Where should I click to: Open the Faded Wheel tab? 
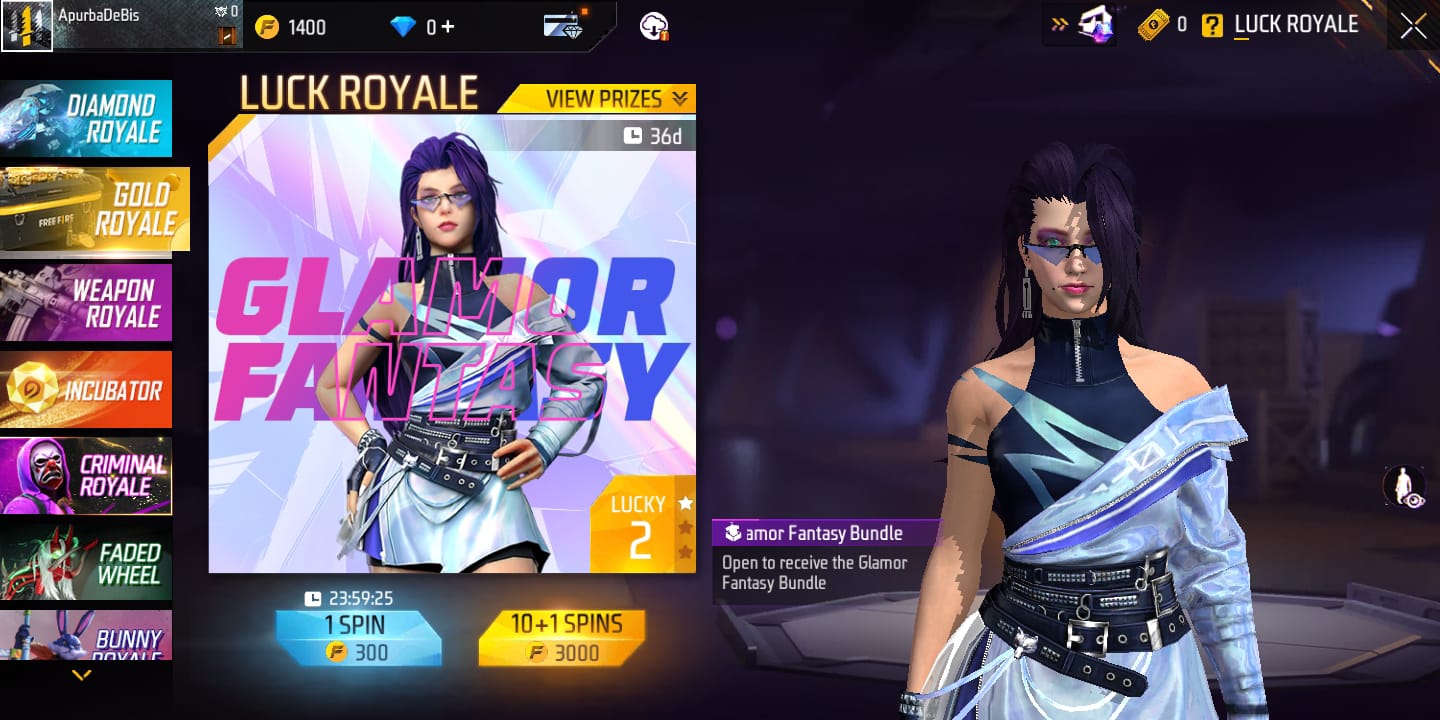pyautogui.click(x=87, y=562)
